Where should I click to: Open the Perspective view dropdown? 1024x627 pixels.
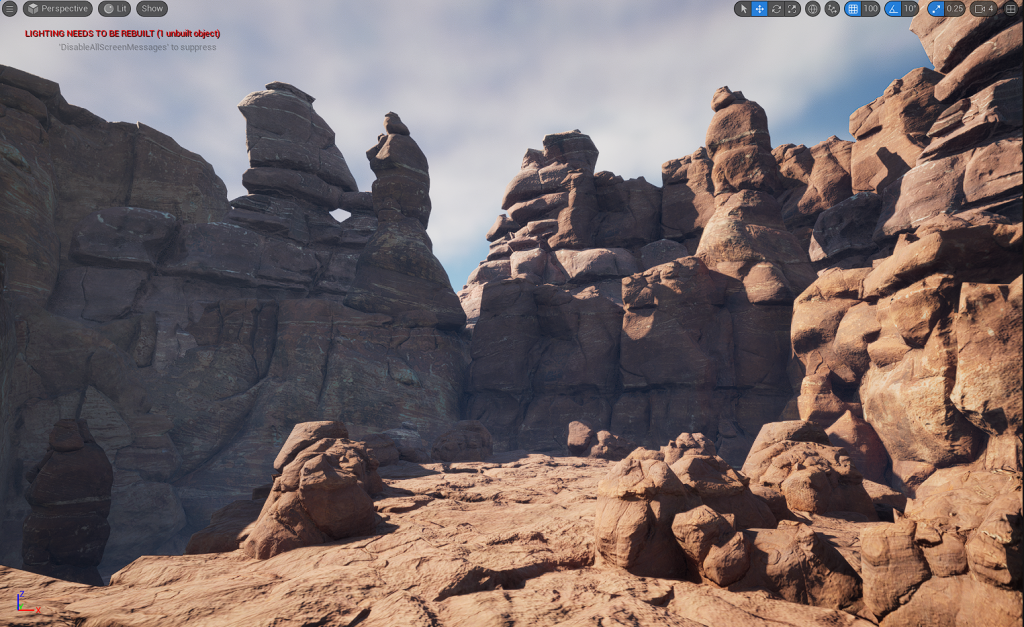tap(57, 9)
